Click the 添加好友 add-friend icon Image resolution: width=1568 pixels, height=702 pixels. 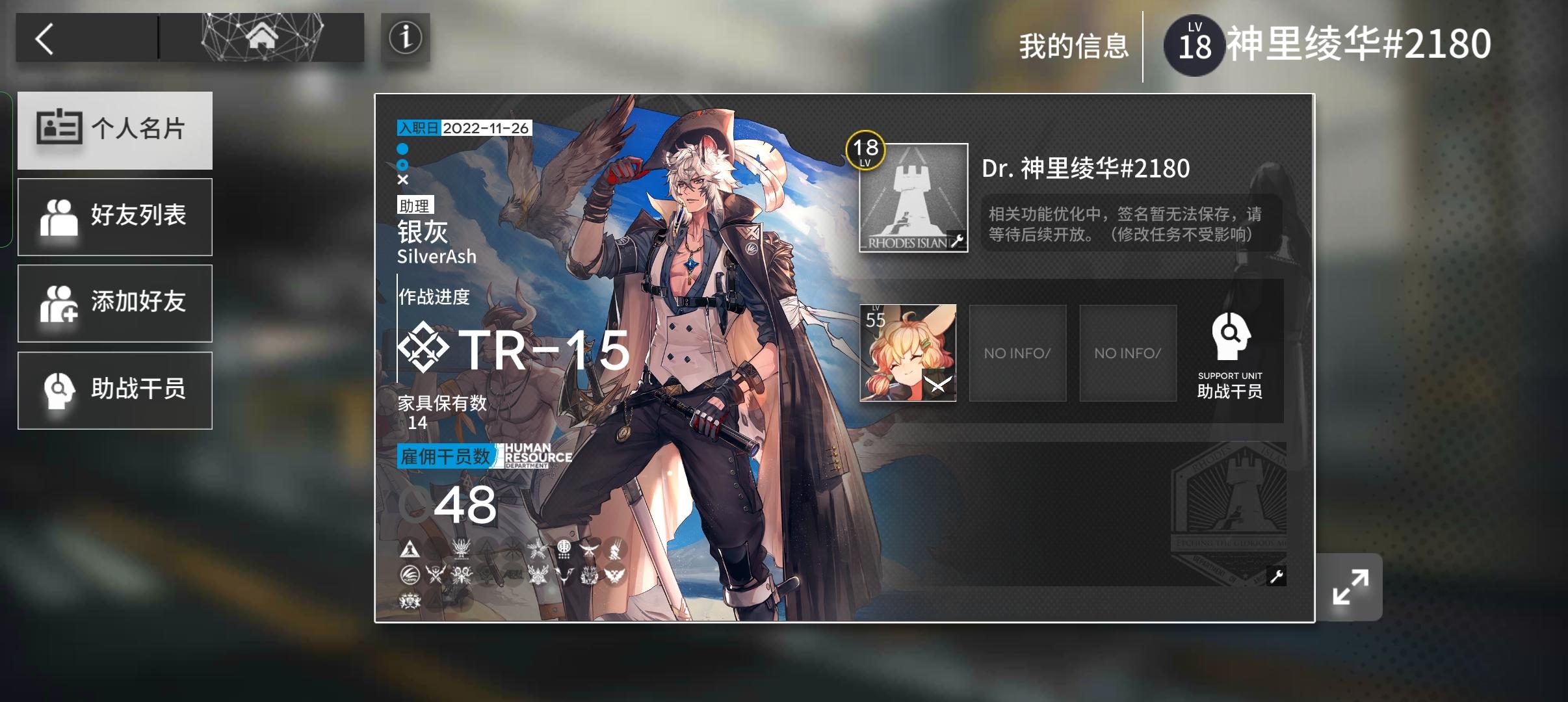pyautogui.click(x=59, y=303)
